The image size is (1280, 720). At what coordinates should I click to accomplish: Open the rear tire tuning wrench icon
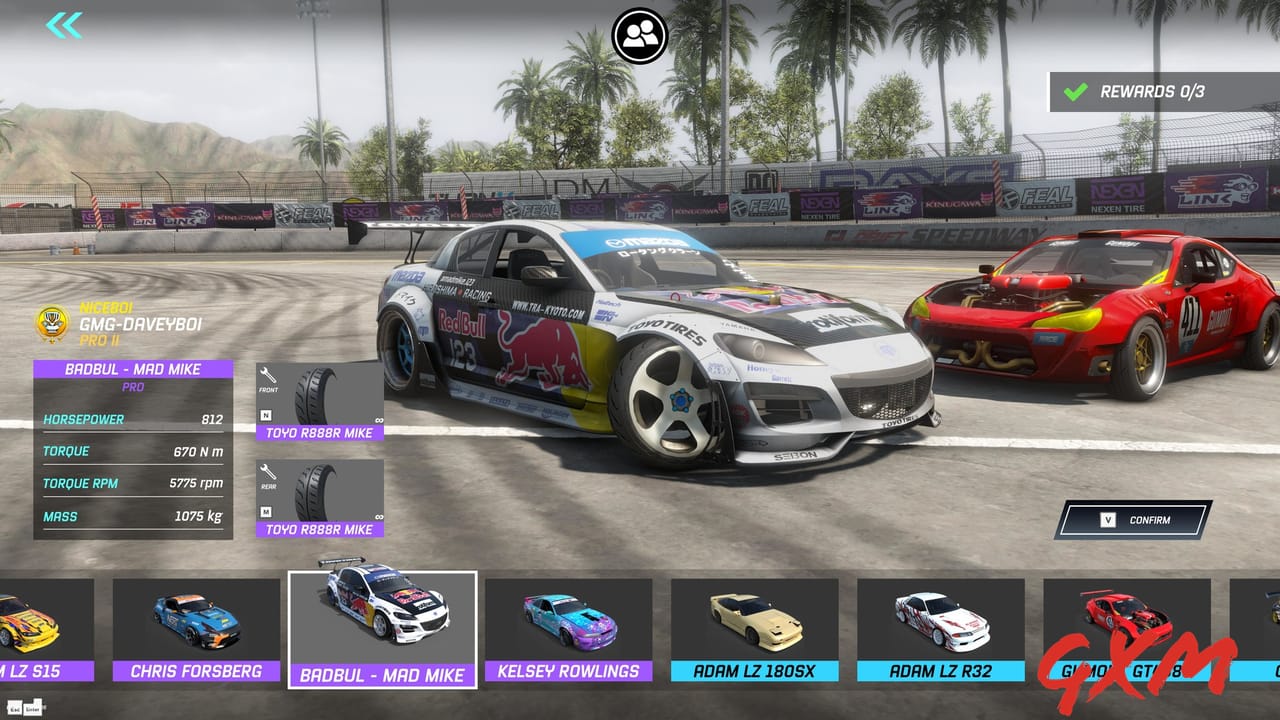pyautogui.click(x=268, y=471)
